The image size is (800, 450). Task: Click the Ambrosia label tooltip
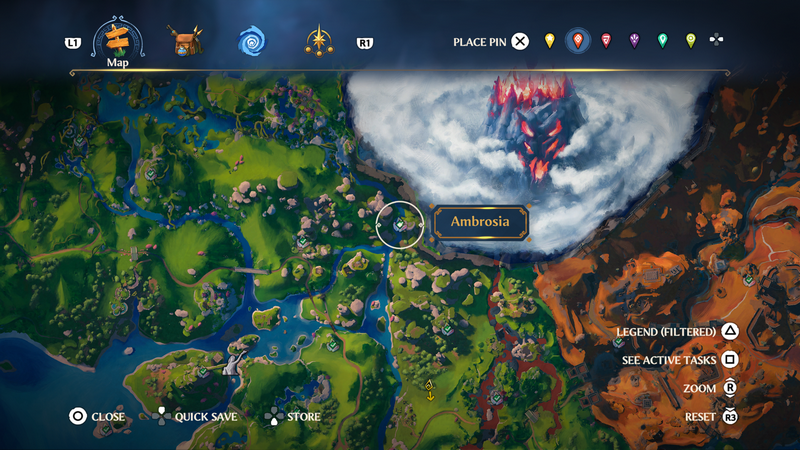tap(479, 222)
